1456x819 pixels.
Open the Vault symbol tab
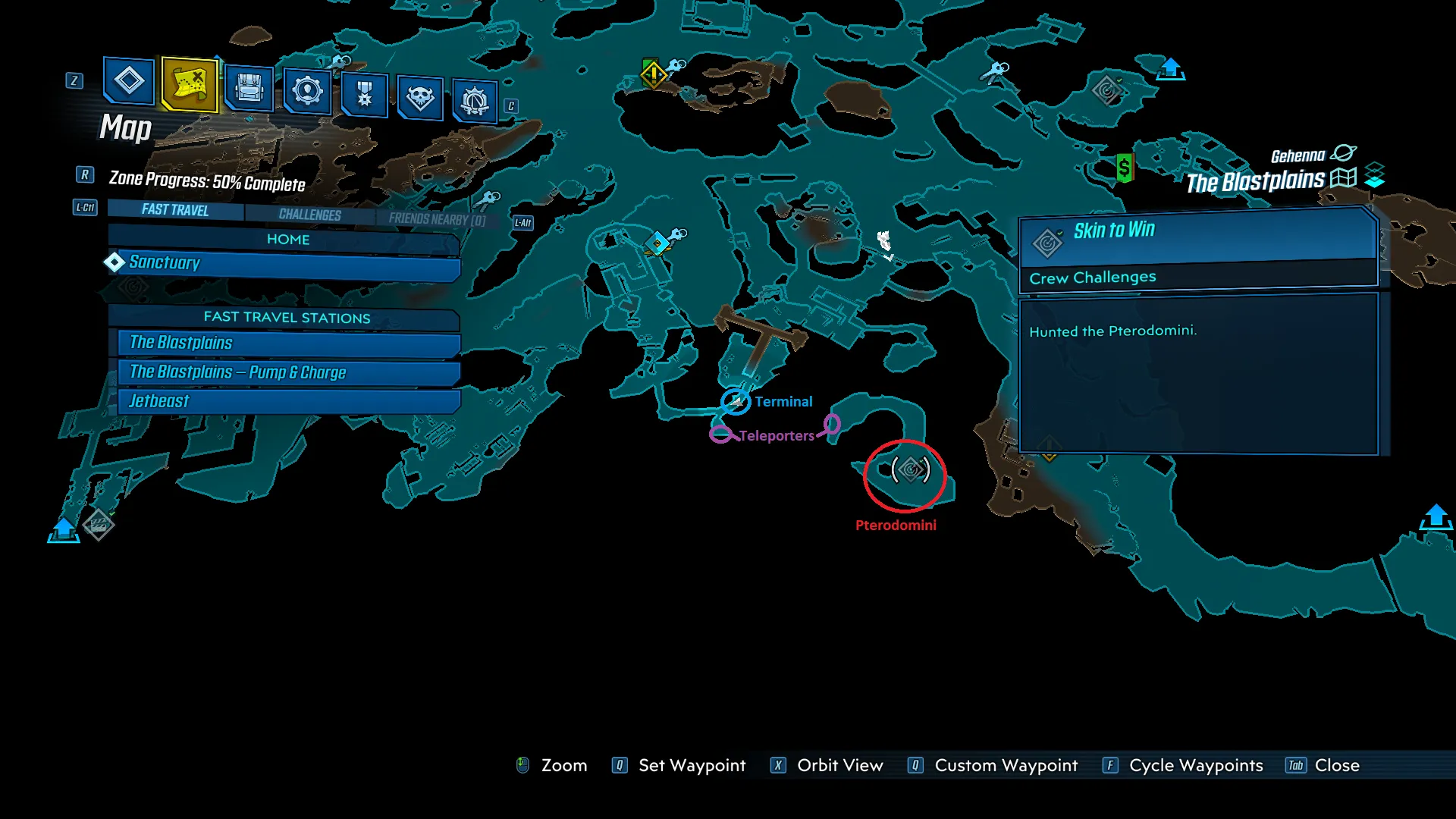point(475,100)
